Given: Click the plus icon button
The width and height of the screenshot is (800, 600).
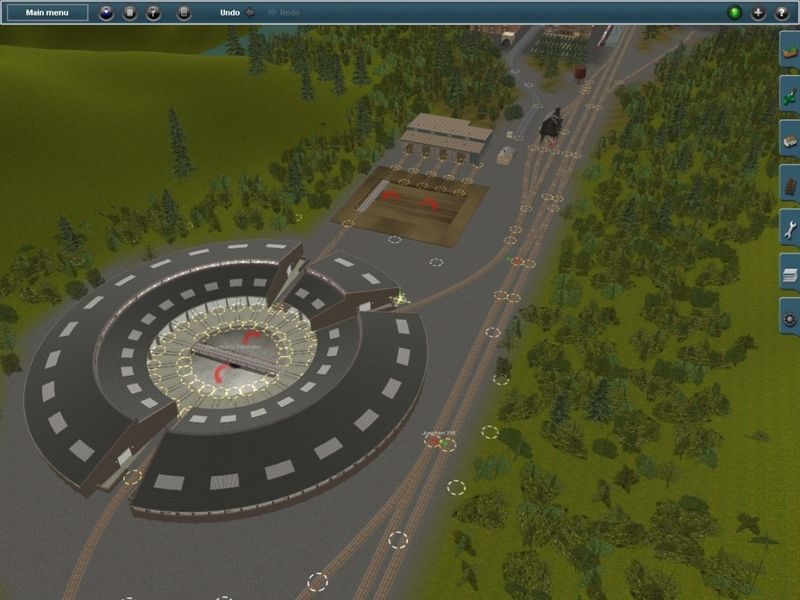Looking at the screenshot, I should [x=757, y=13].
